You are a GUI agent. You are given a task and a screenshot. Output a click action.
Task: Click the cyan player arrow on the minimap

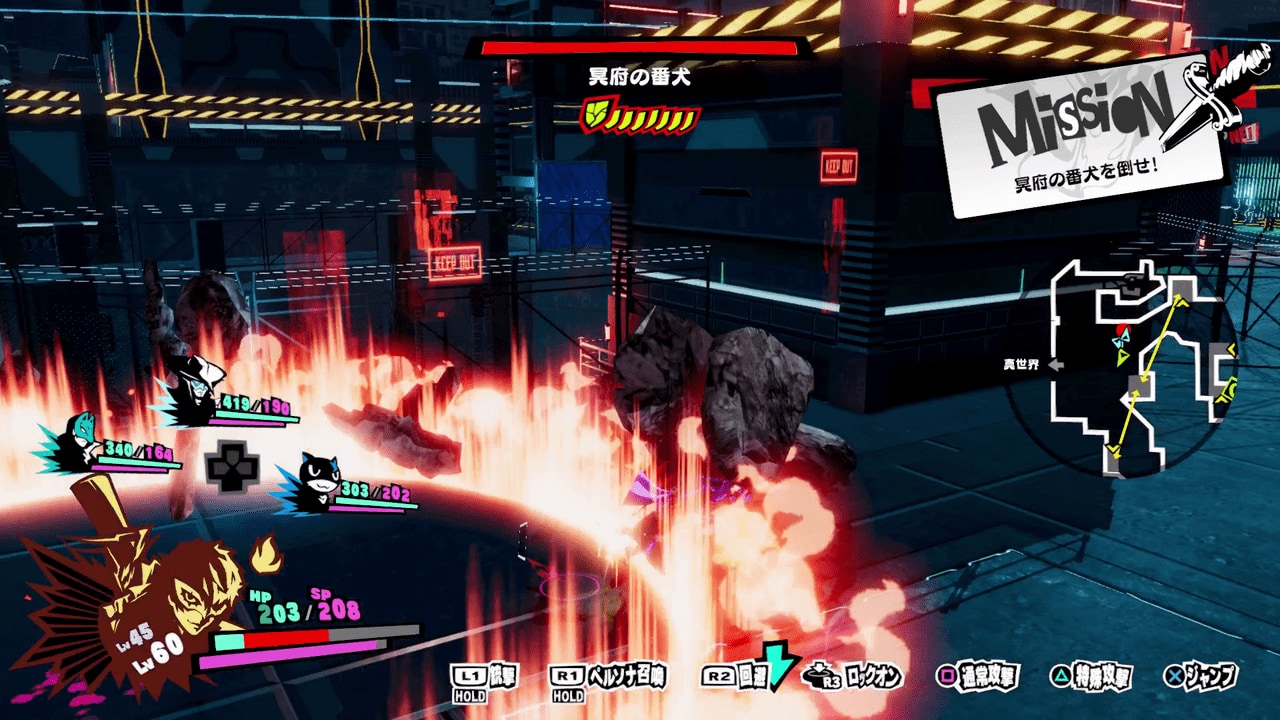click(1120, 339)
